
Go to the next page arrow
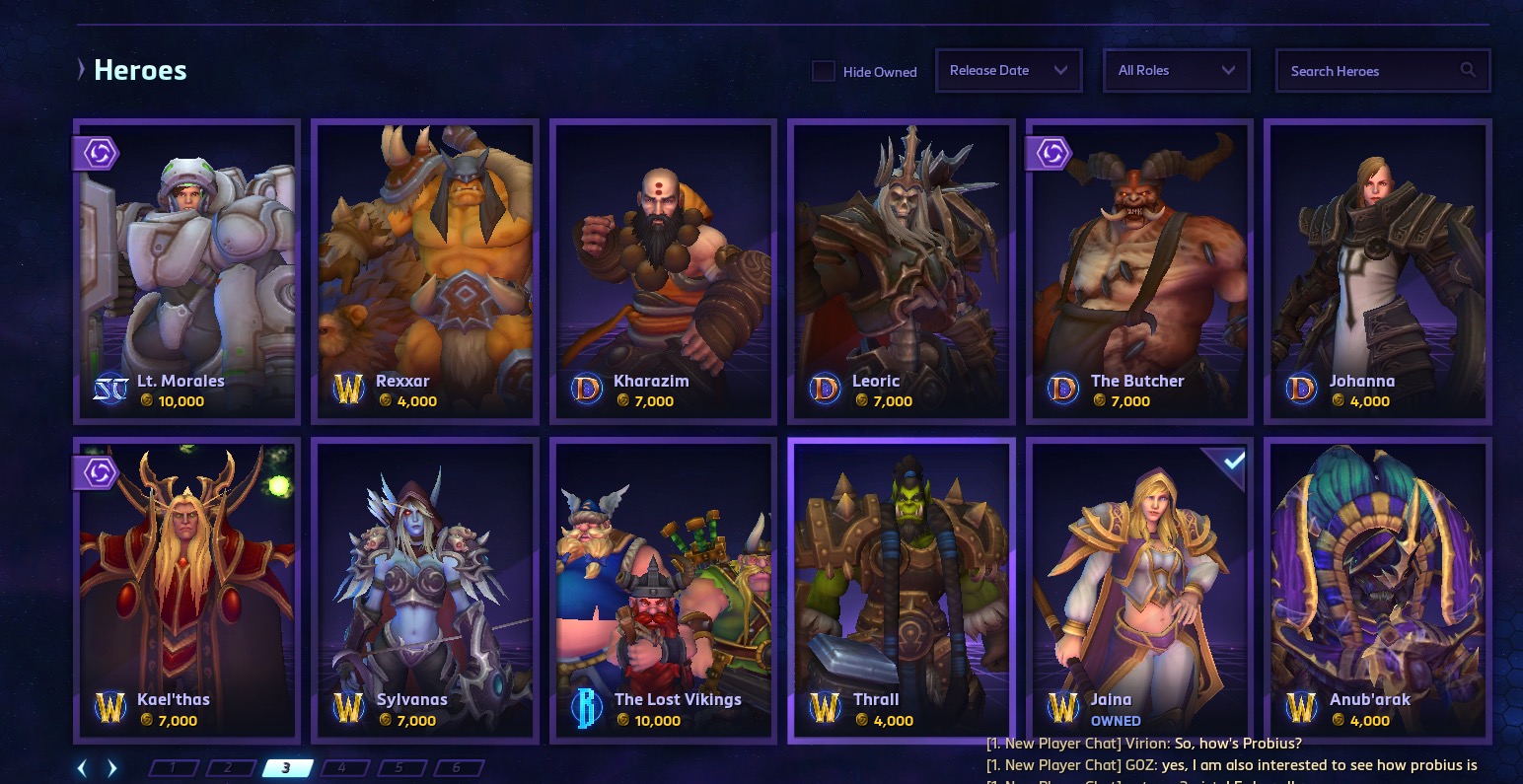[112, 768]
